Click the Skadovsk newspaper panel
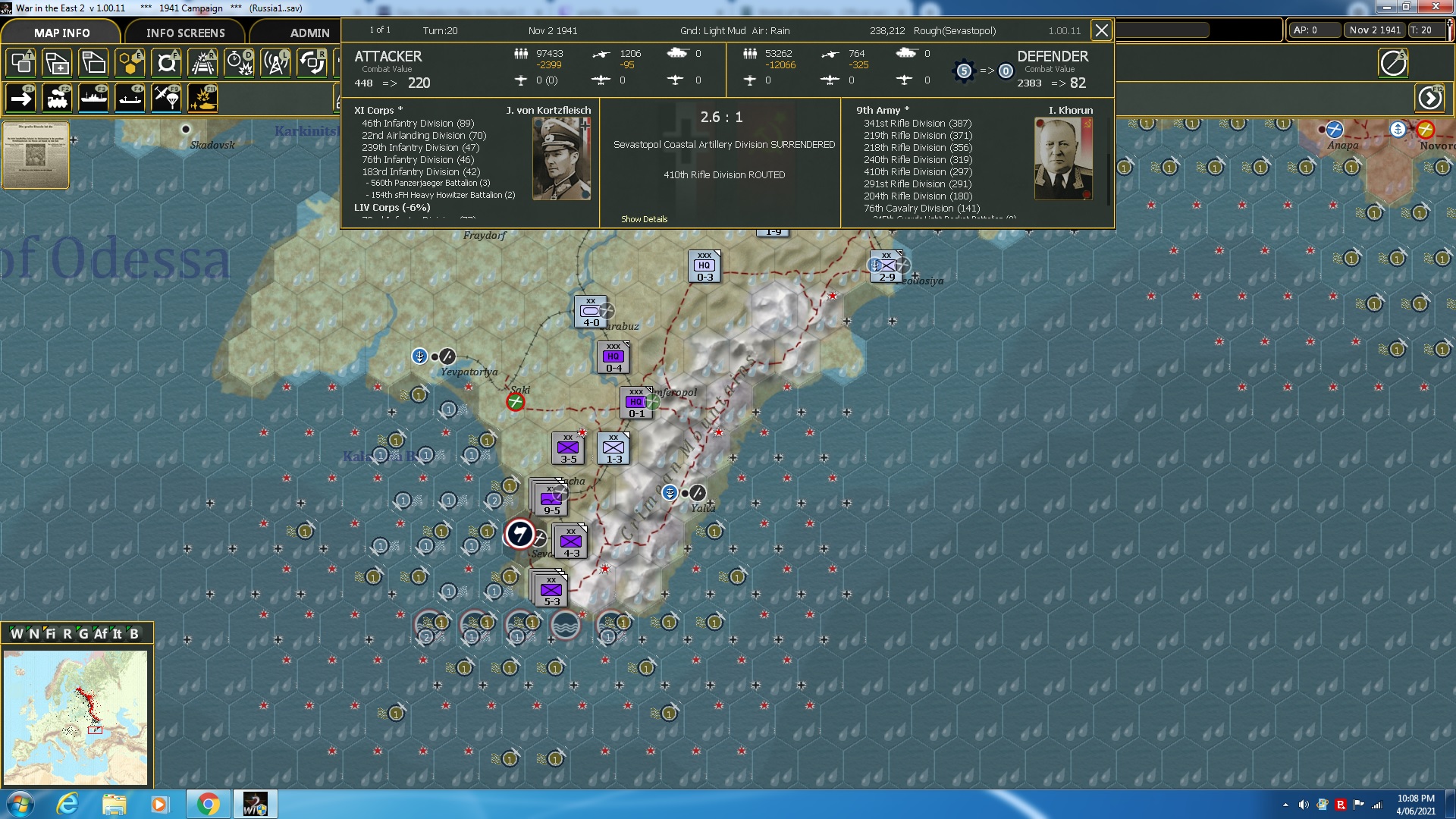The height and width of the screenshot is (819, 1456). pyautogui.click(x=35, y=155)
